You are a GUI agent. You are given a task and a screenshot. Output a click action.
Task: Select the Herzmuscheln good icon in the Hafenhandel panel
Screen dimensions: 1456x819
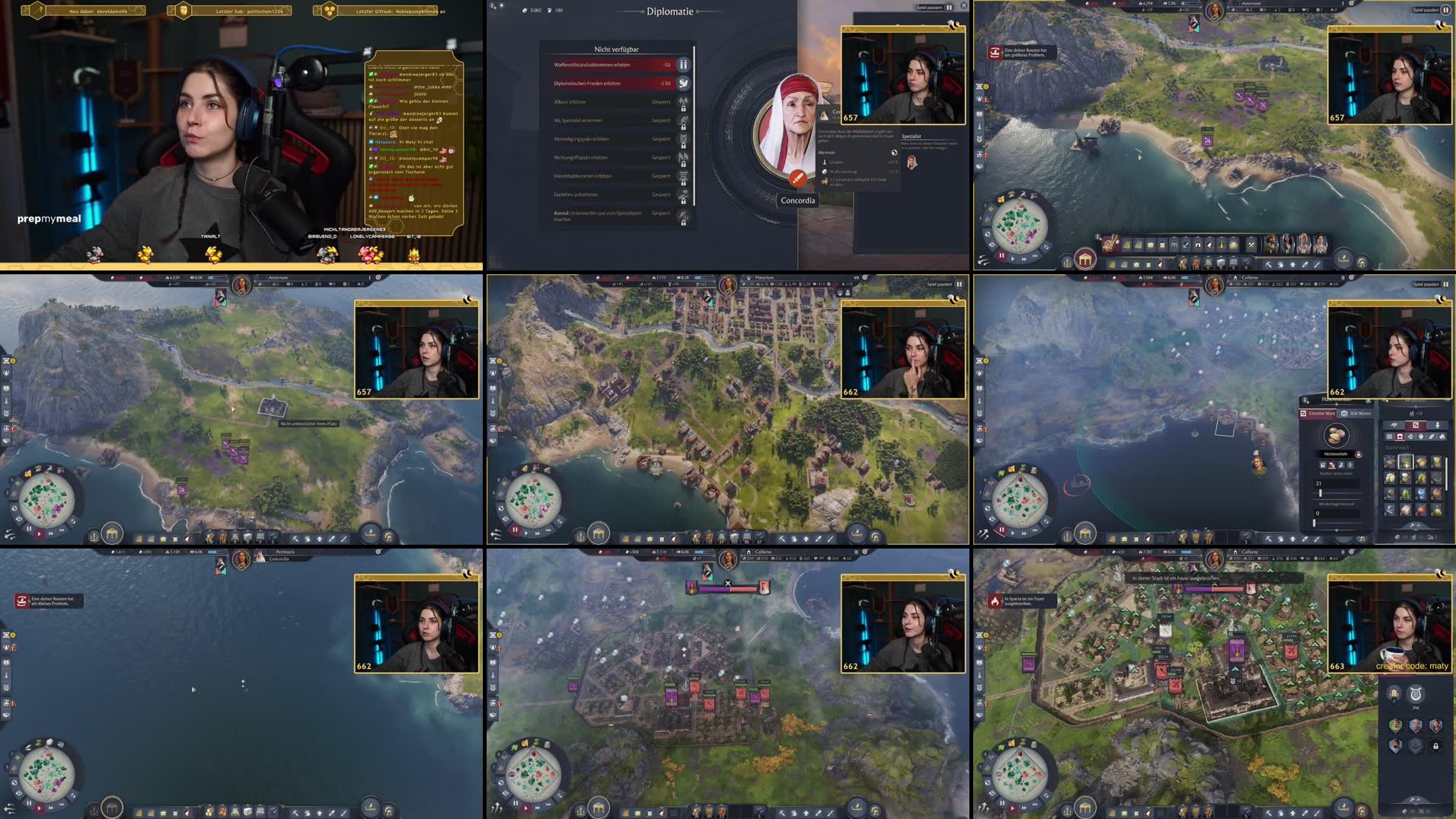[x=1336, y=436]
